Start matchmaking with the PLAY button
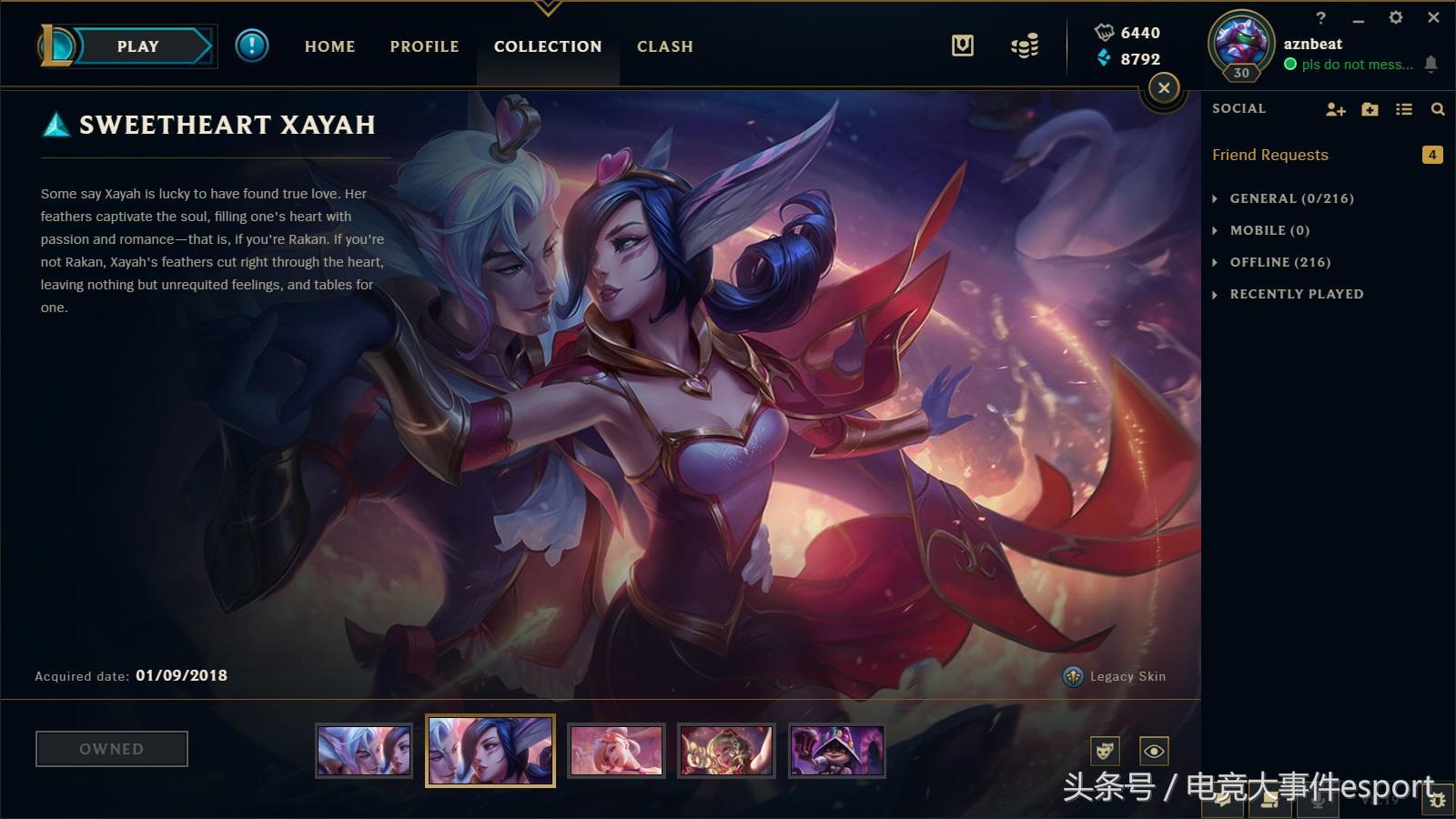The height and width of the screenshot is (819, 1456). point(138,46)
